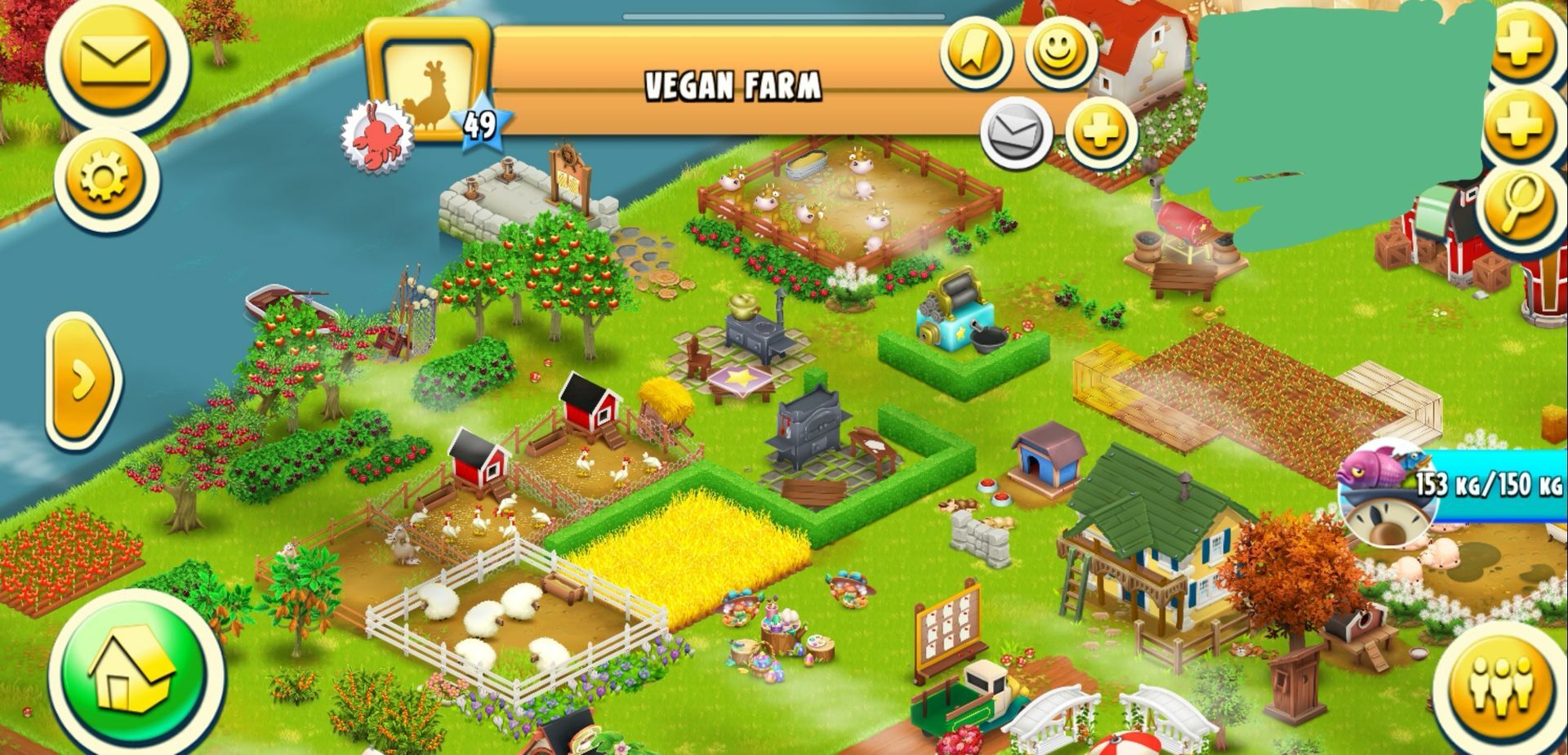The image size is (1568, 755).
Task: Open the yellow mail envelope button
Action: [x=117, y=60]
